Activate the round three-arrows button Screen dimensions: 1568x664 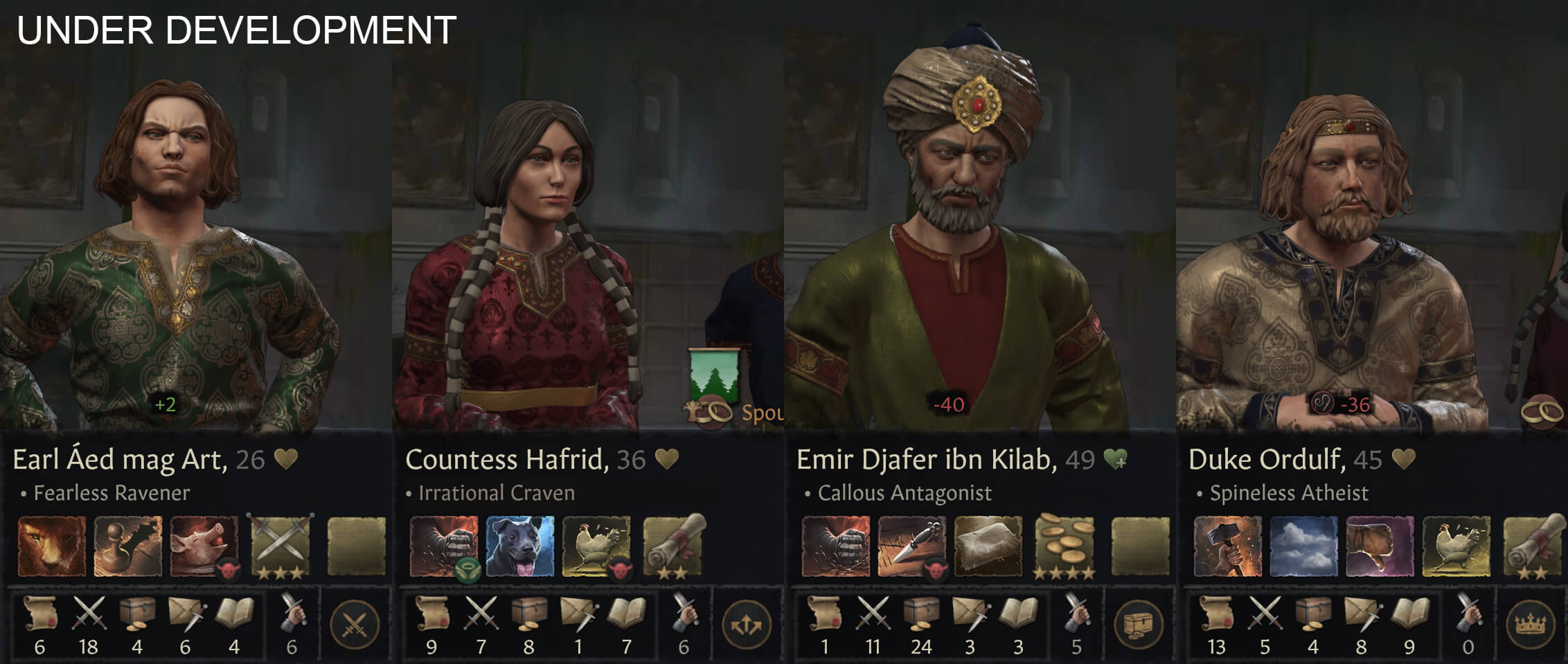tap(747, 626)
